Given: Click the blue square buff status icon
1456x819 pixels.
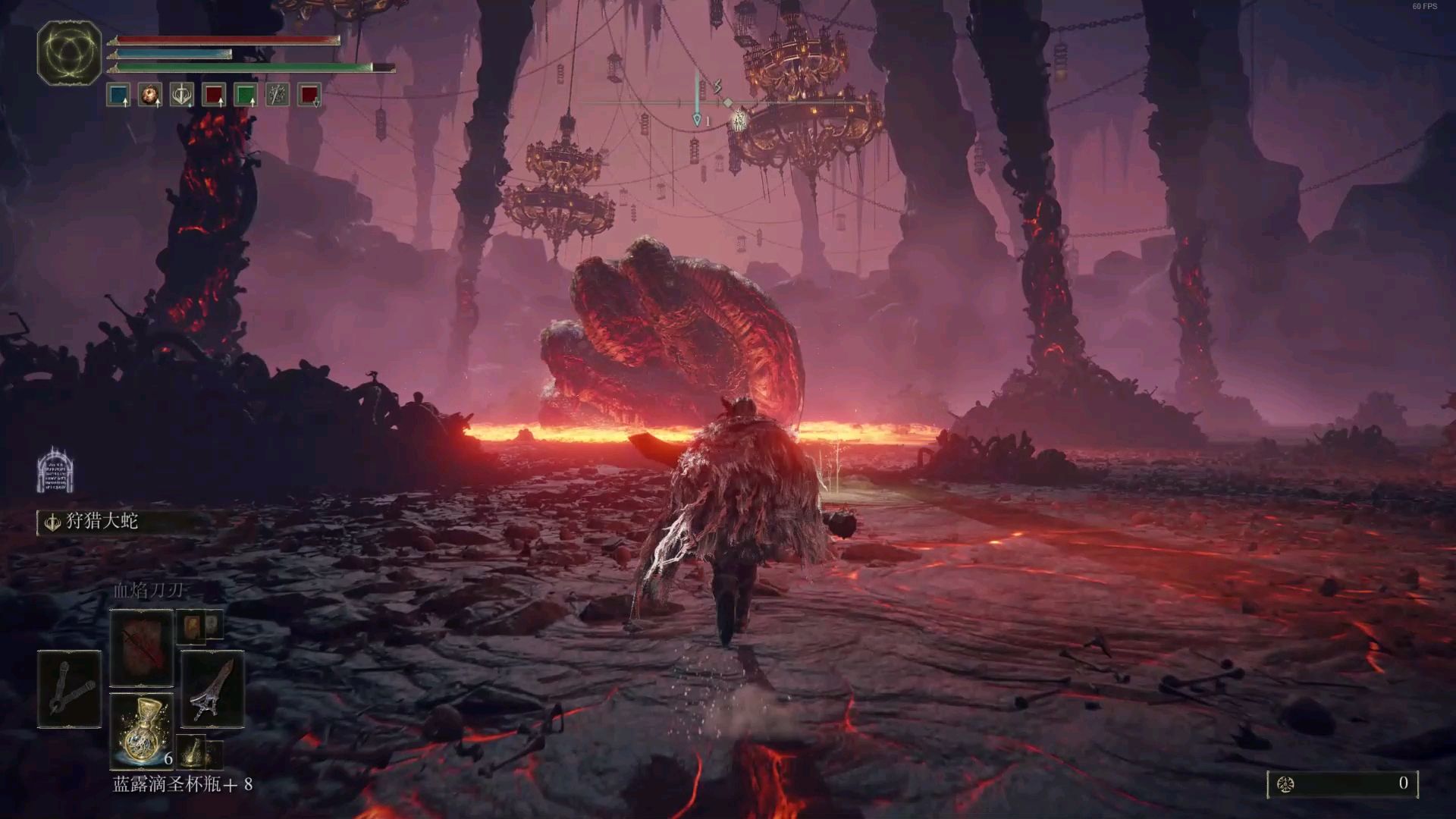Looking at the screenshot, I should pos(118,96).
